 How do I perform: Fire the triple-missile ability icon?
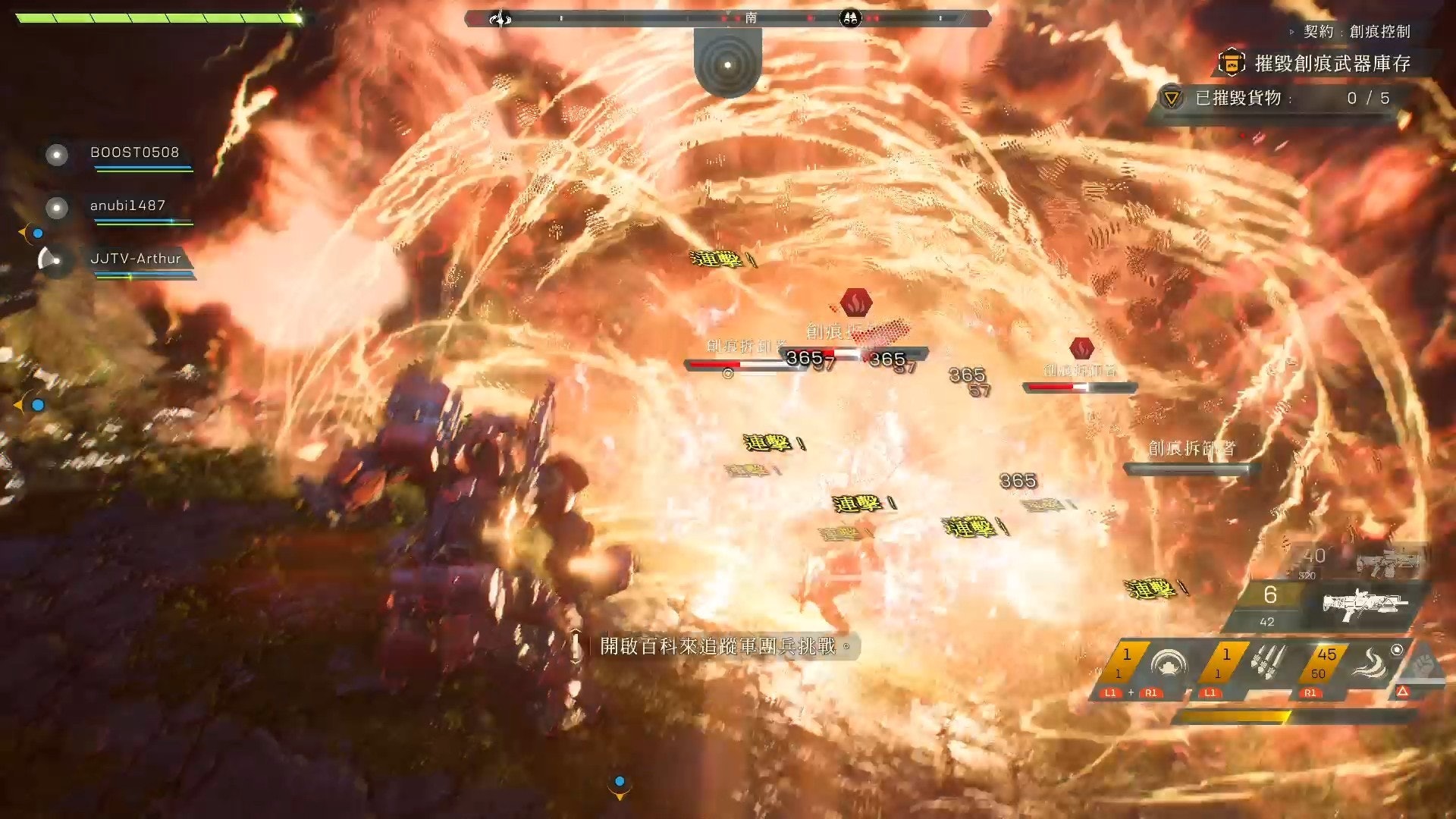tap(1267, 663)
